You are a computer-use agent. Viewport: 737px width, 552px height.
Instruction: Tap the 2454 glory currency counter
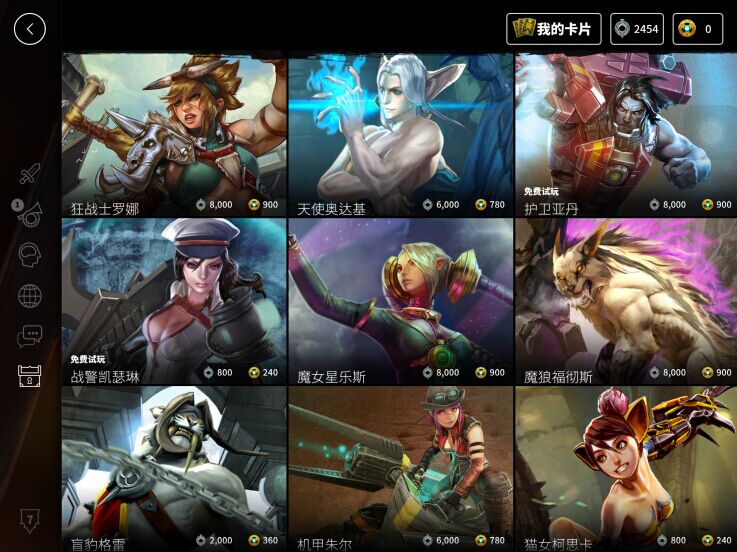point(636,29)
